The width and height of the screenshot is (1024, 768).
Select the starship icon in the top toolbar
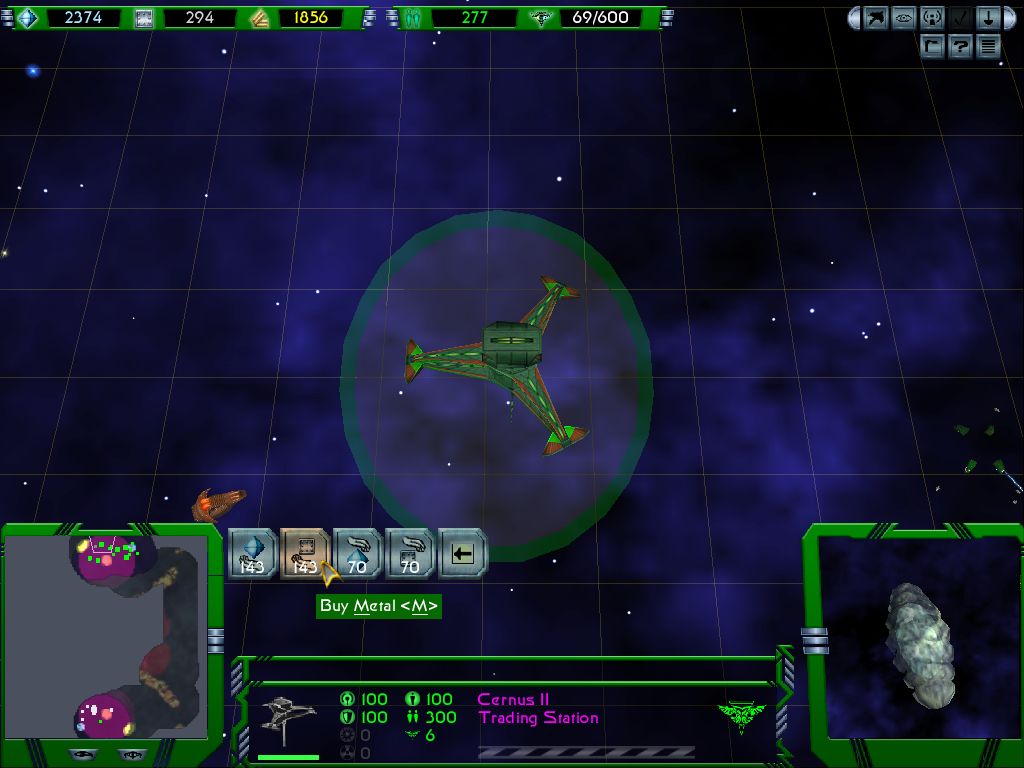point(876,18)
